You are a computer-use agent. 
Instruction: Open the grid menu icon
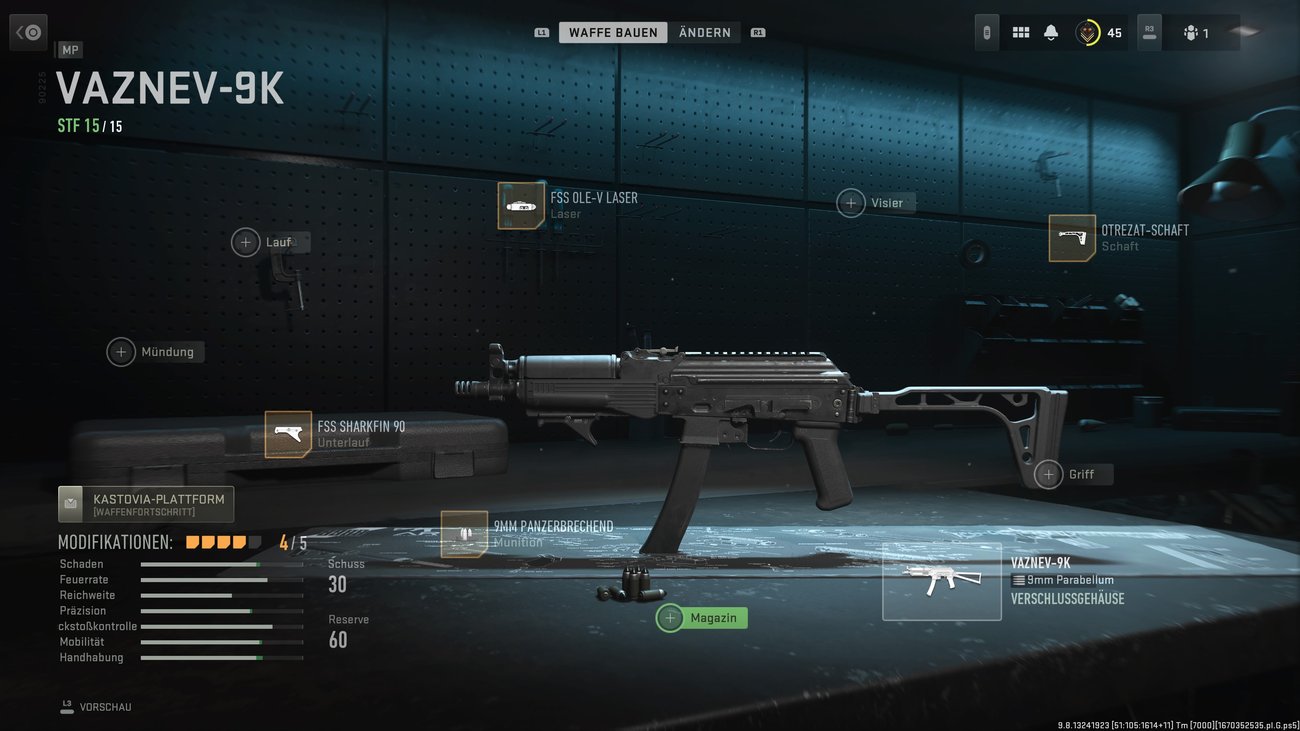[x=1021, y=33]
